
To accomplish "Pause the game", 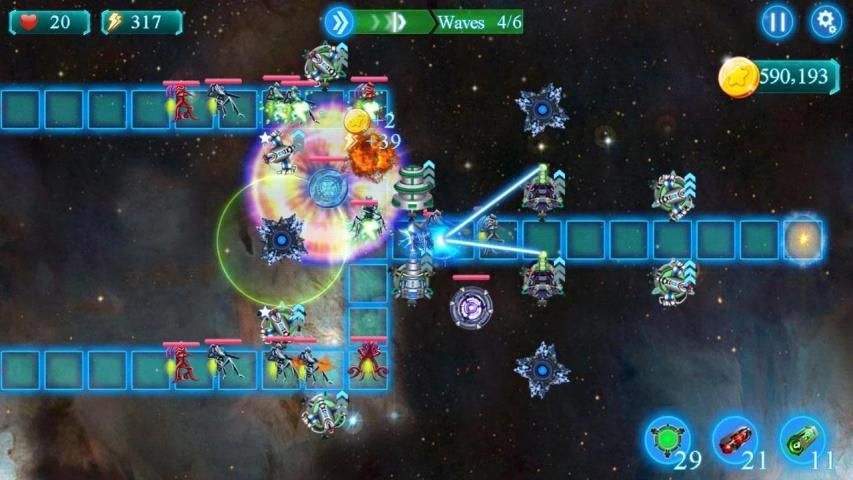I will pos(777,22).
